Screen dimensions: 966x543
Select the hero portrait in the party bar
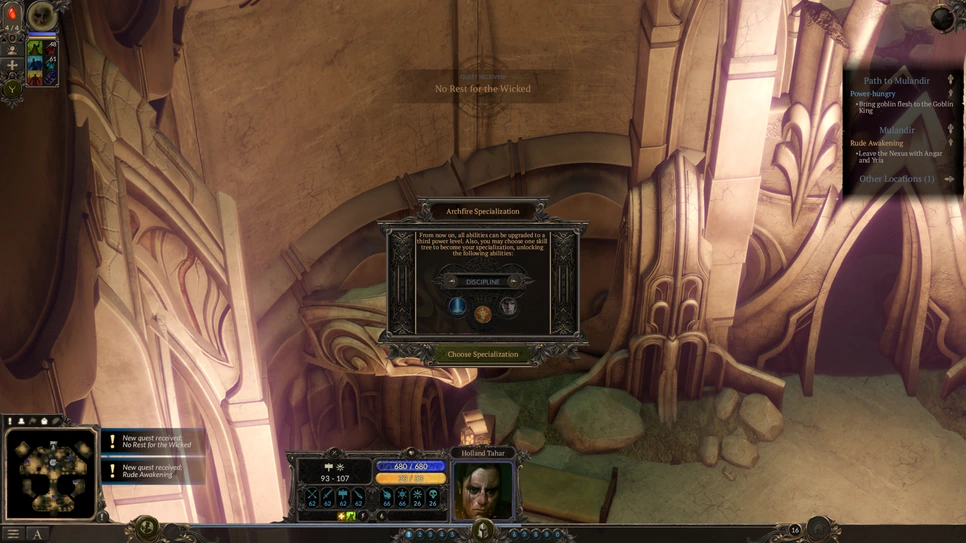41,15
